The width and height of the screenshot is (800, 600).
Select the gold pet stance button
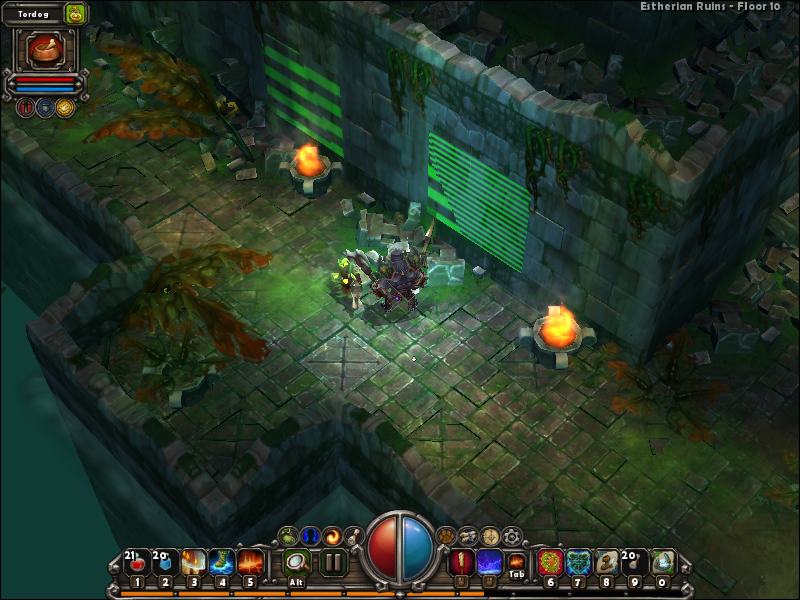point(64,107)
